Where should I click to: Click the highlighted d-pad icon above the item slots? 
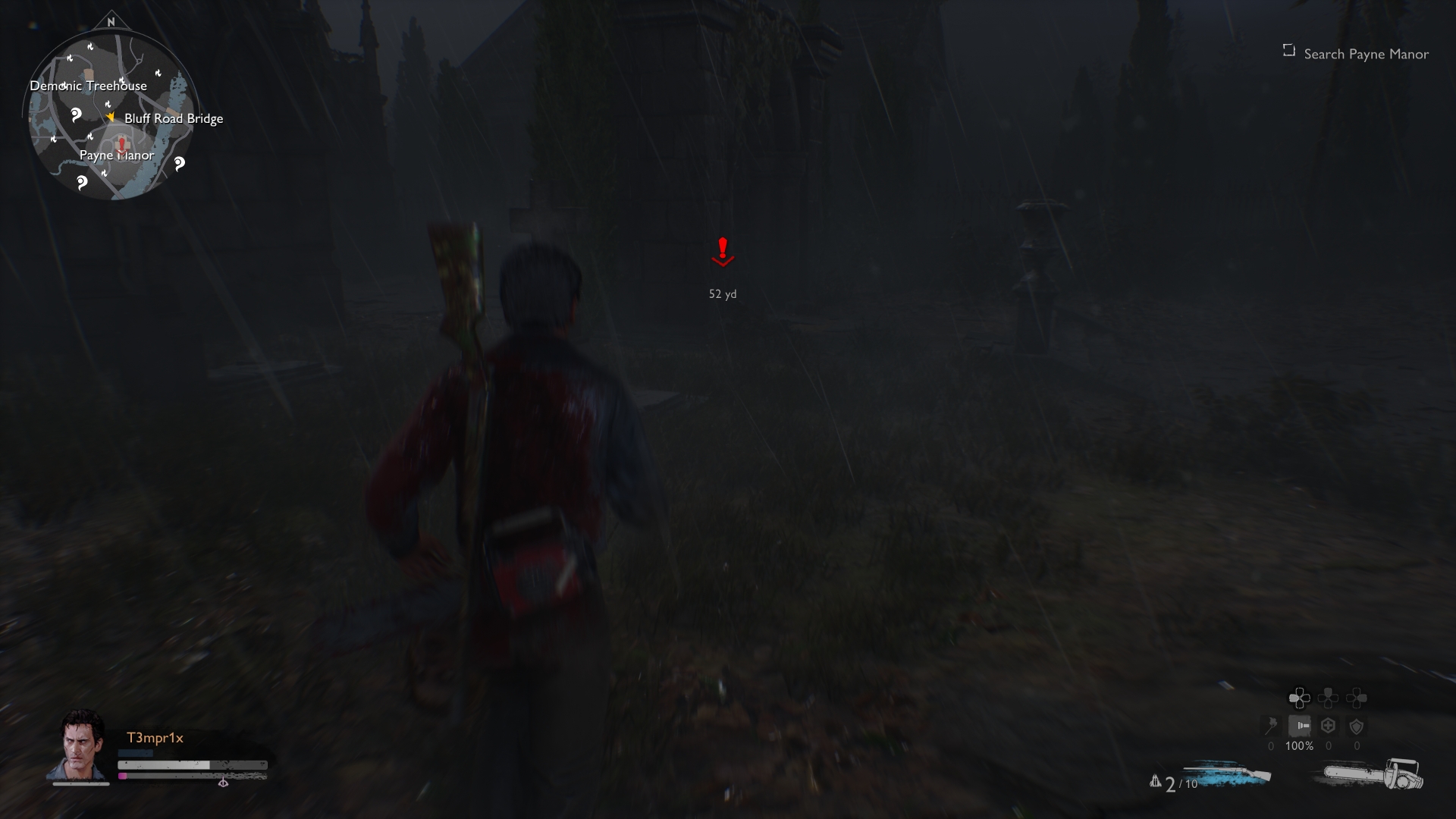tap(1299, 698)
